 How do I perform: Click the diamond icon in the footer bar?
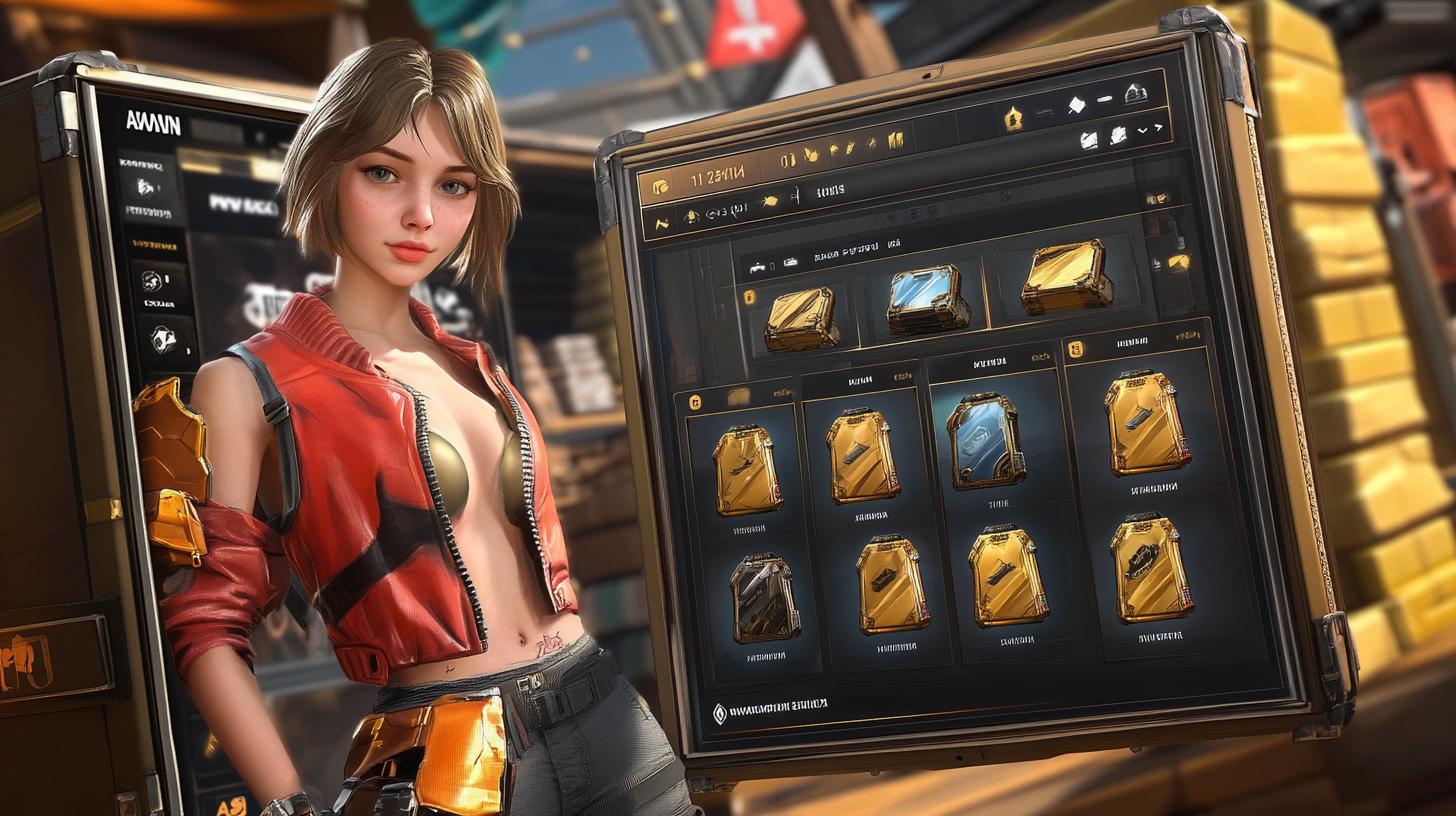[x=719, y=713]
